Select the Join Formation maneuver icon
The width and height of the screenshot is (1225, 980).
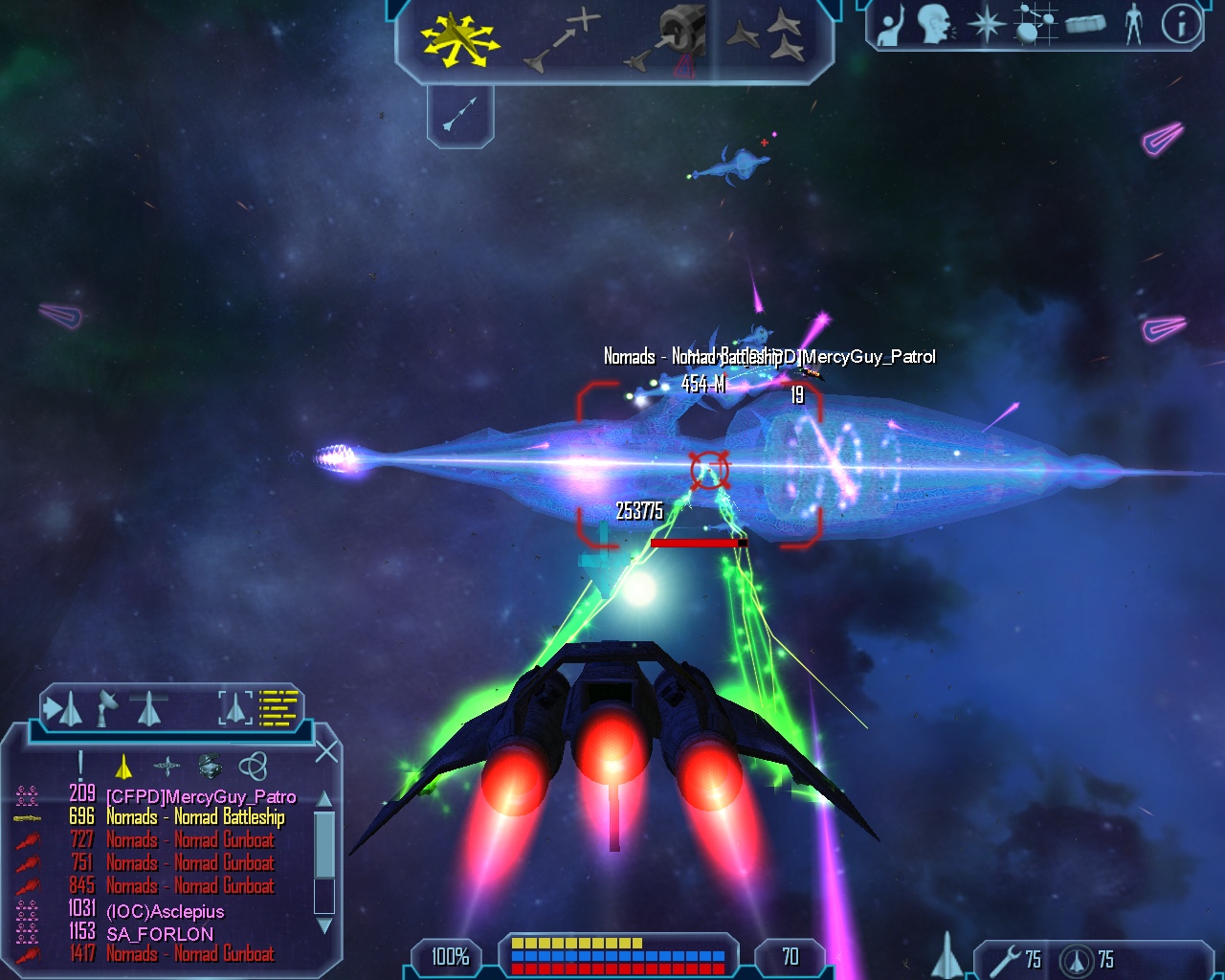click(768, 38)
